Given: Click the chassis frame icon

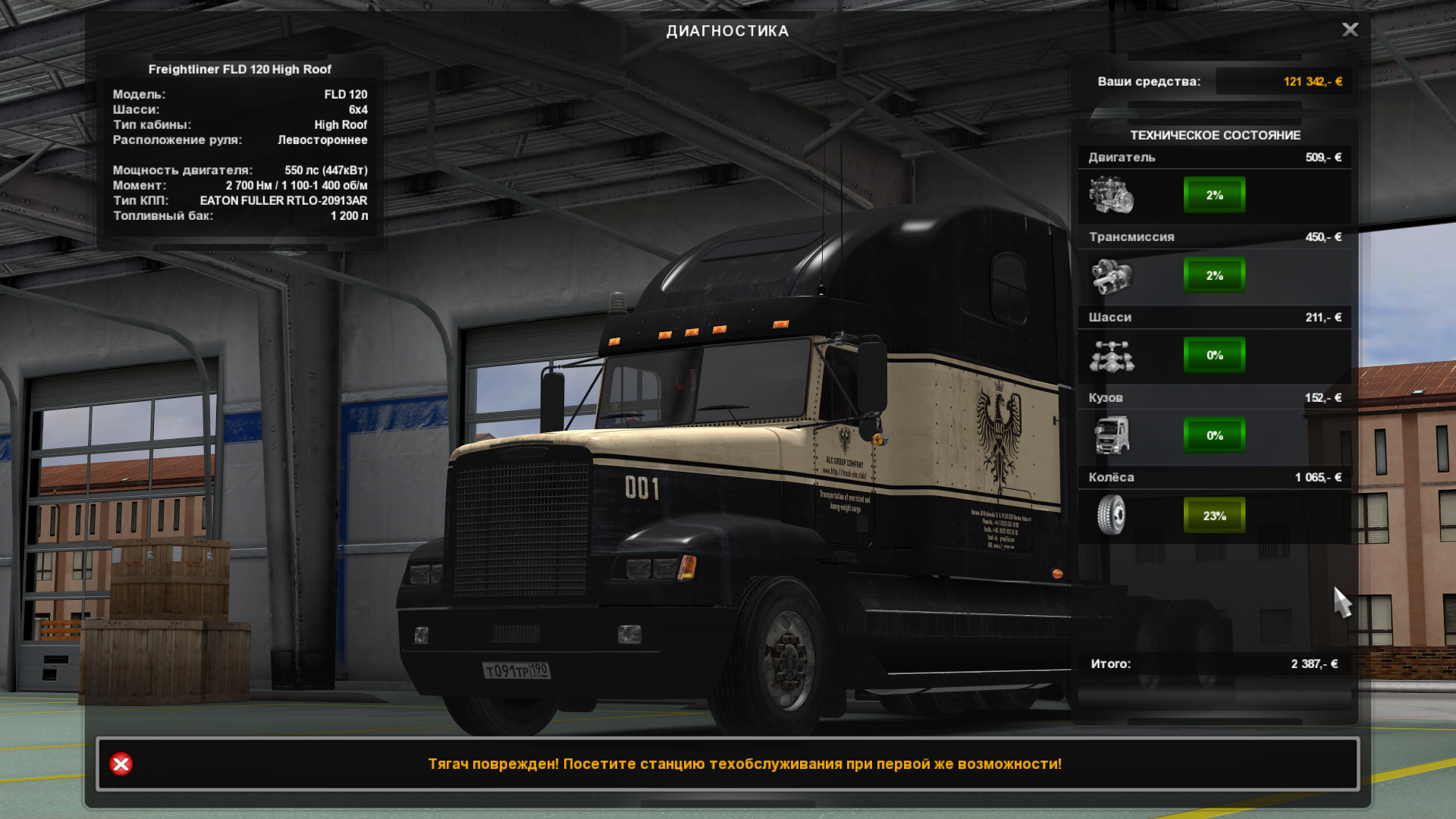Looking at the screenshot, I should [x=1111, y=356].
